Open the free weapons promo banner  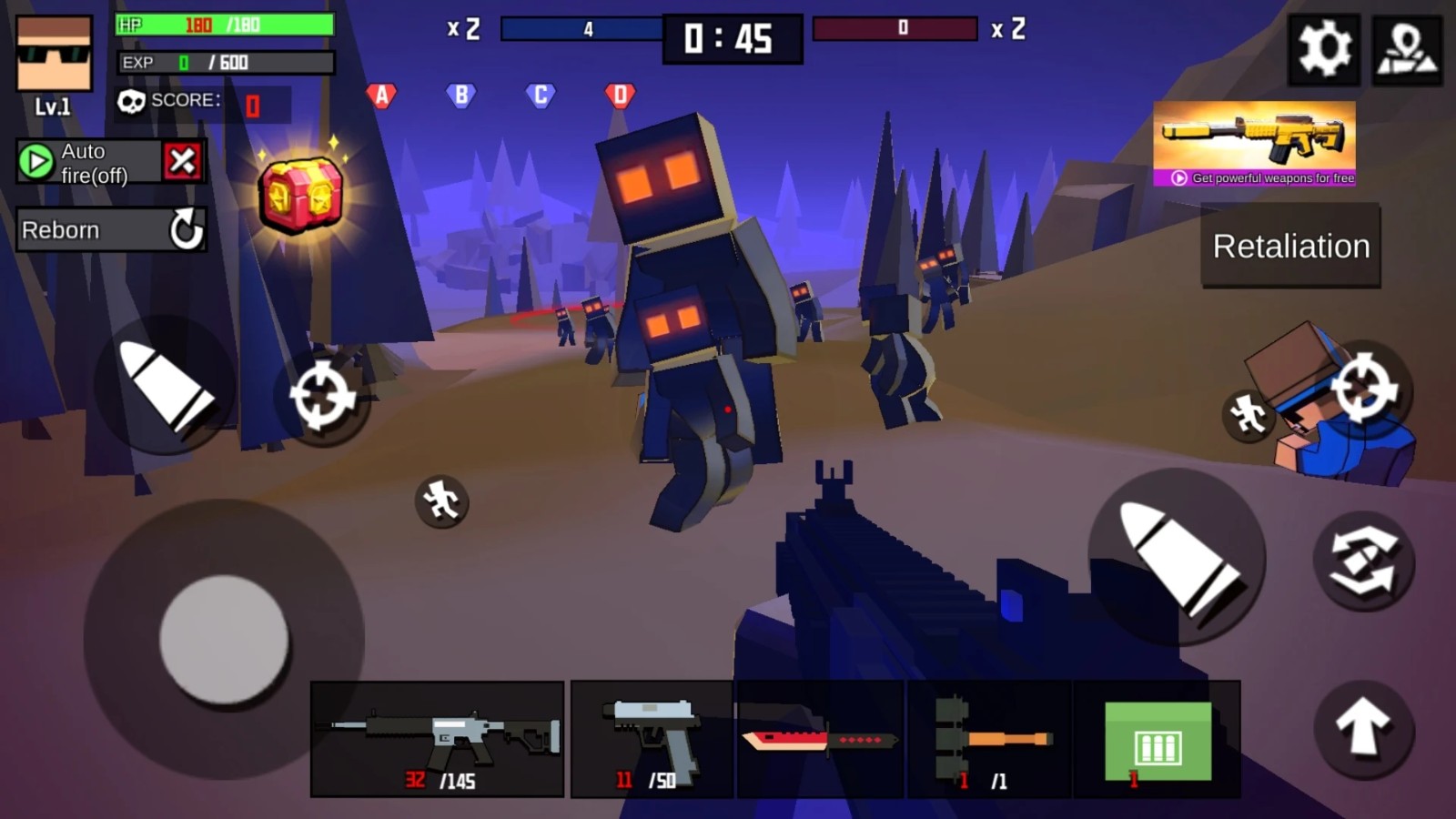point(1256,150)
